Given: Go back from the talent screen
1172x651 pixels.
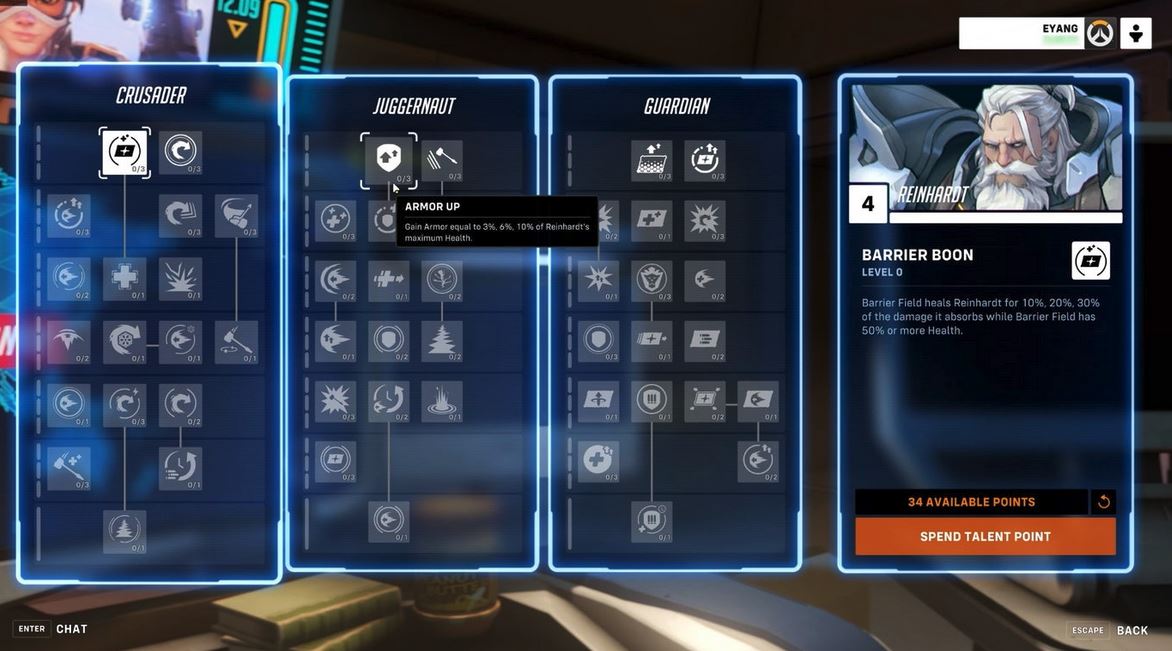Looking at the screenshot, I should [1132, 630].
